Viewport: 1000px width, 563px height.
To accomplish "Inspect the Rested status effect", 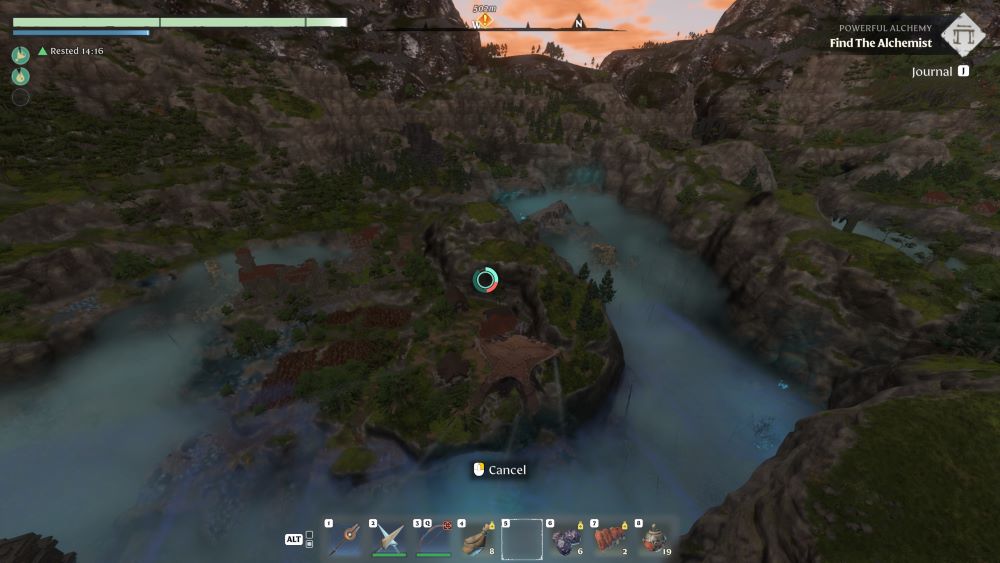I will point(70,51).
